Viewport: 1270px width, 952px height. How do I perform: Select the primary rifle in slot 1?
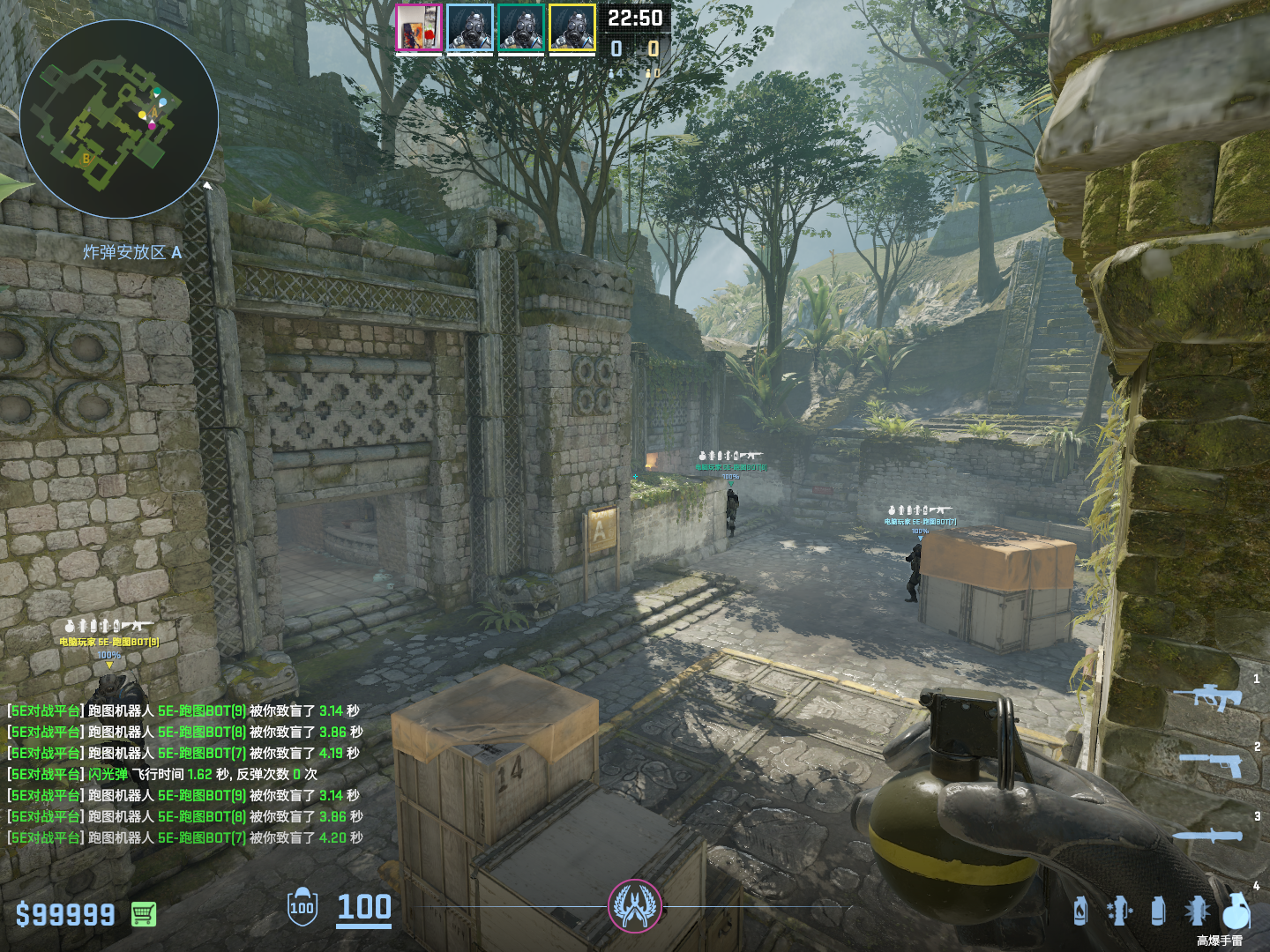(x=1207, y=696)
